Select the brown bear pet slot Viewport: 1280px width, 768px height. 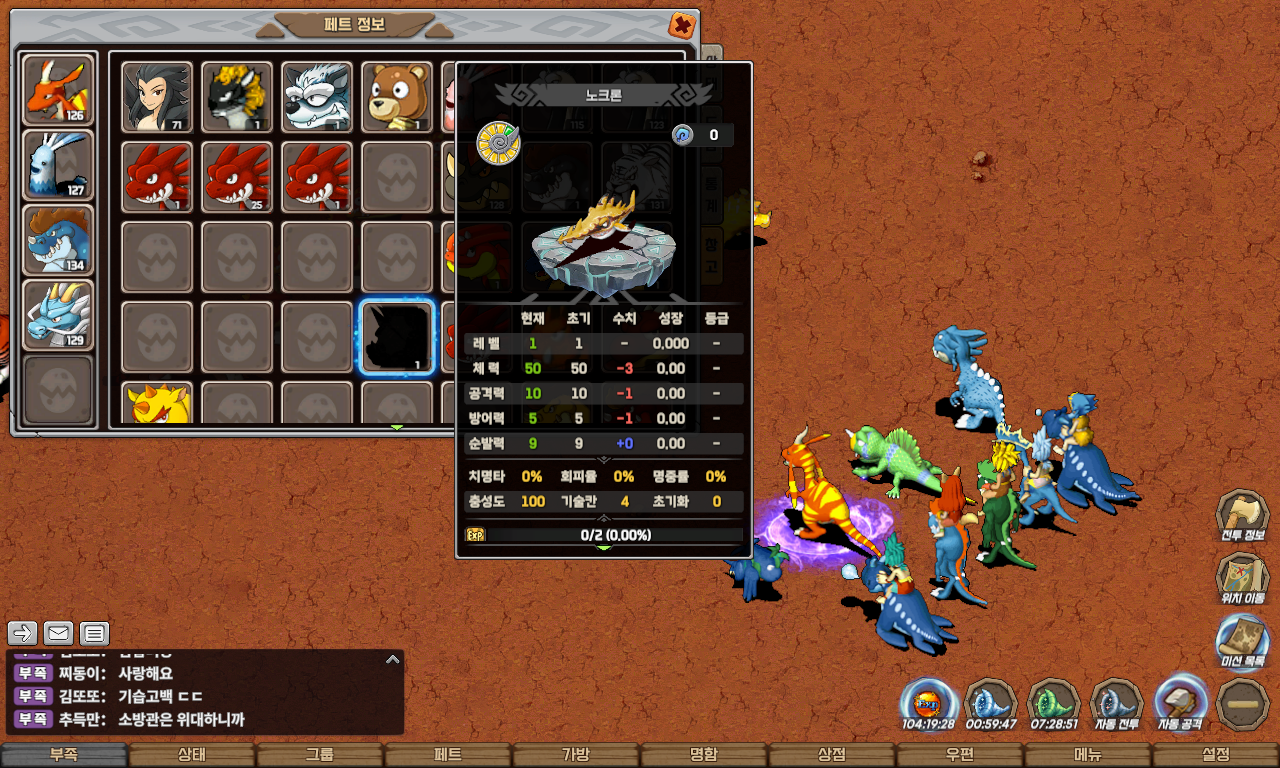[x=397, y=97]
